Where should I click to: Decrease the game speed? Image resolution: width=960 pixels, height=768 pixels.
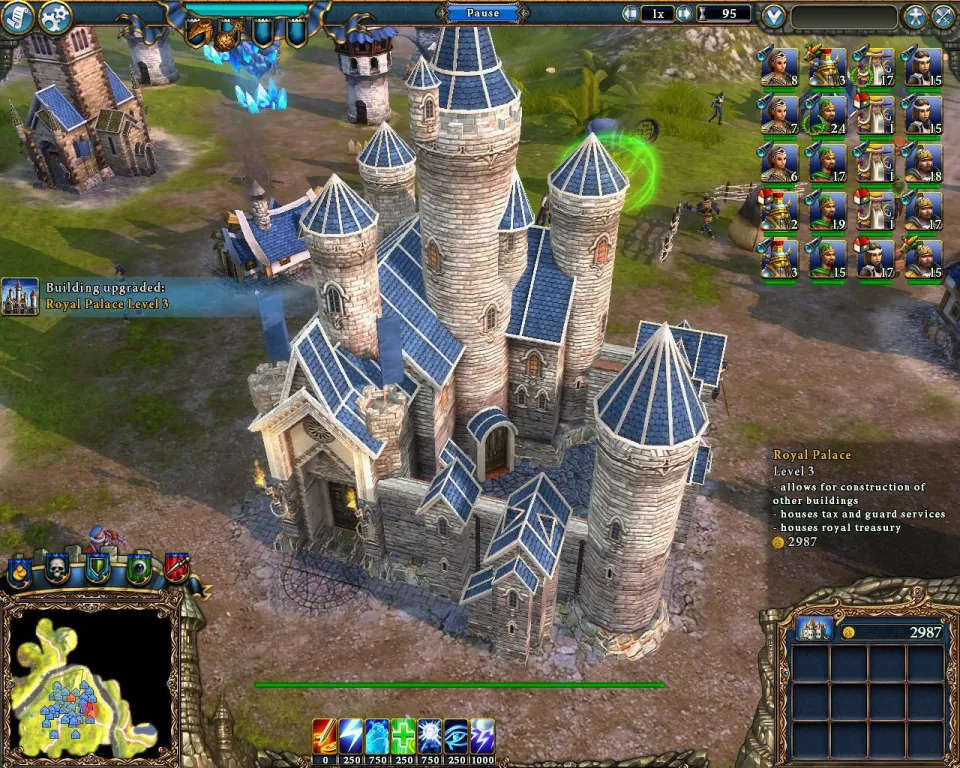pyautogui.click(x=631, y=14)
